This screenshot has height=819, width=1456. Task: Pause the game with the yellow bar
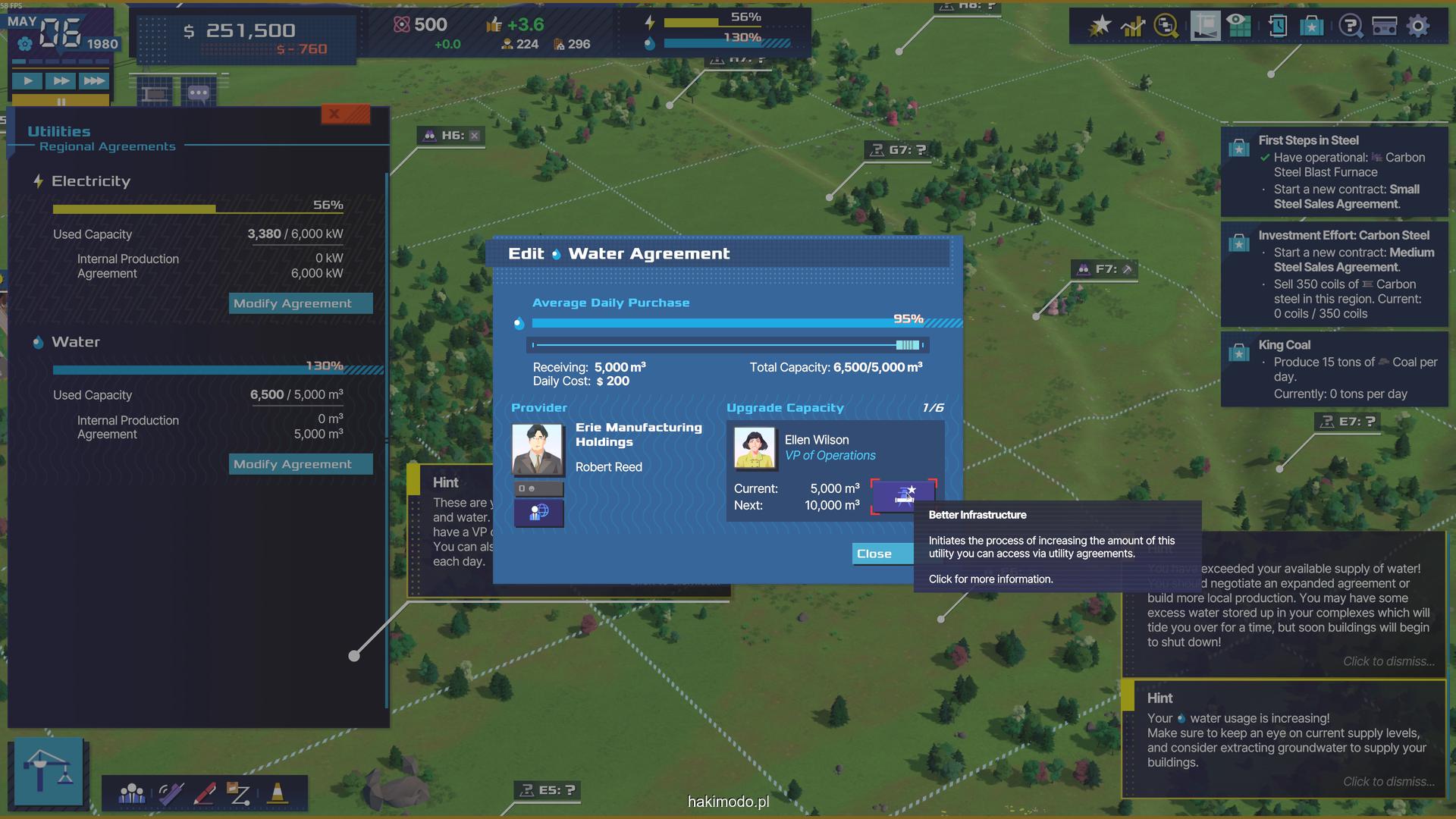[61, 101]
